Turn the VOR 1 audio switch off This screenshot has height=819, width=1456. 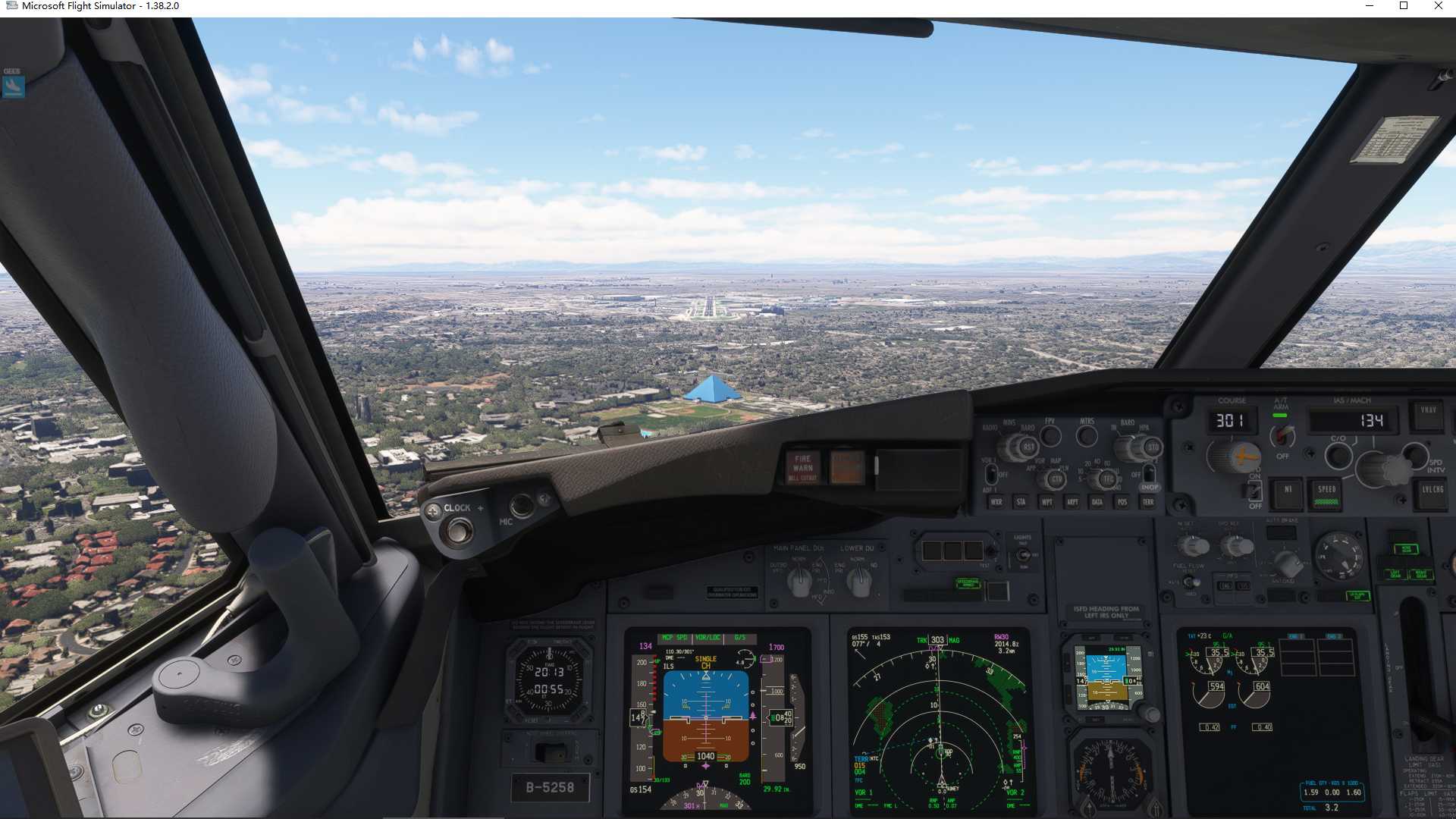[991, 474]
